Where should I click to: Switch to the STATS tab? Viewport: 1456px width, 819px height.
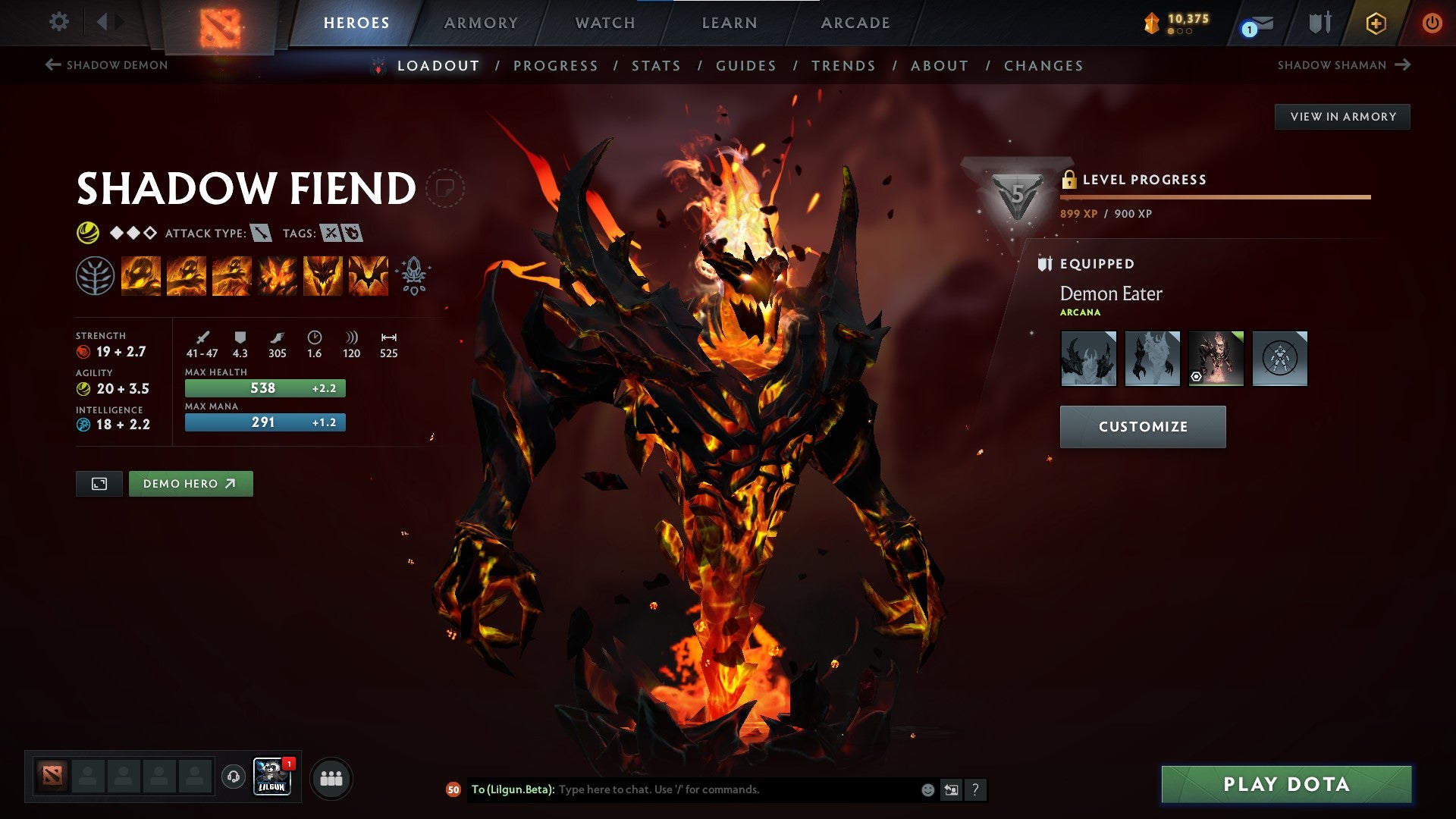(x=657, y=66)
